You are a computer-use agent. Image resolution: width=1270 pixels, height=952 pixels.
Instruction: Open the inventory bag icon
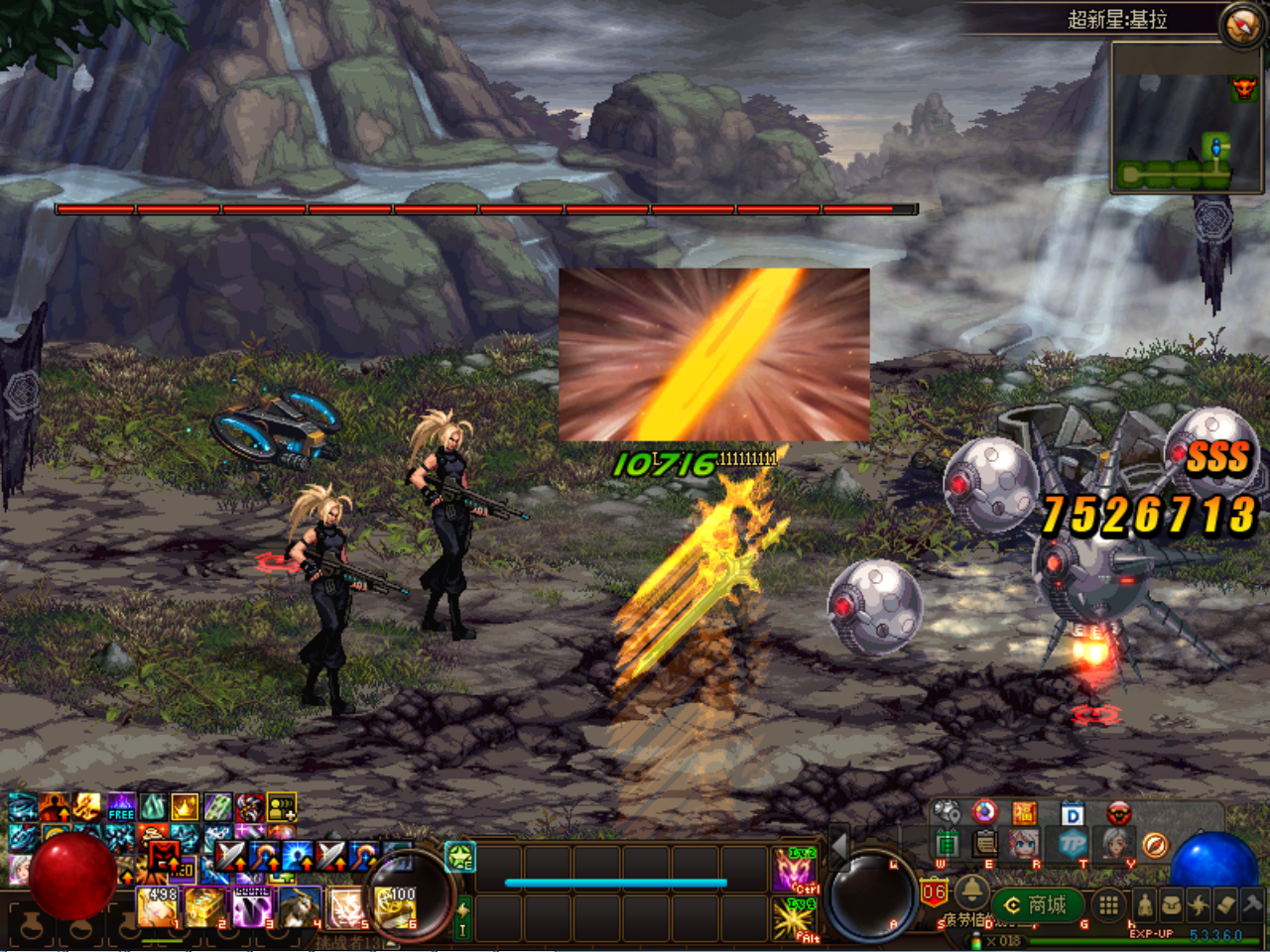coord(1172,904)
